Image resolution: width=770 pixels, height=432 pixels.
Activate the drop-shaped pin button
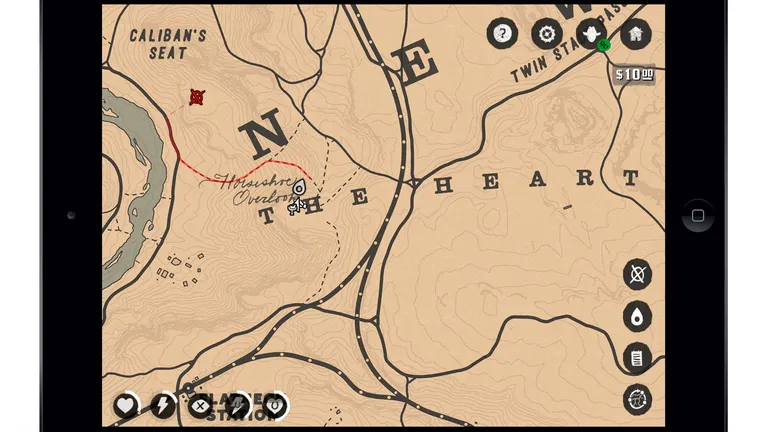[x=637, y=317]
